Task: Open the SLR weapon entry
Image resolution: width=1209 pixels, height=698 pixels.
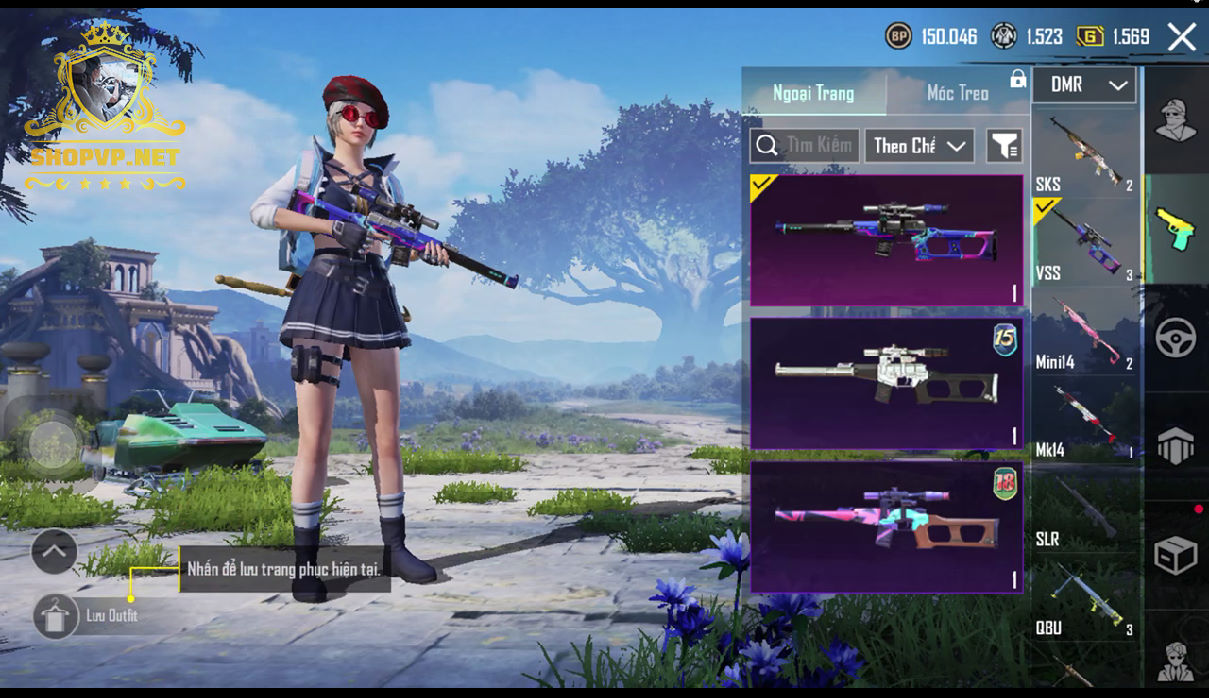Action: click(x=1085, y=510)
